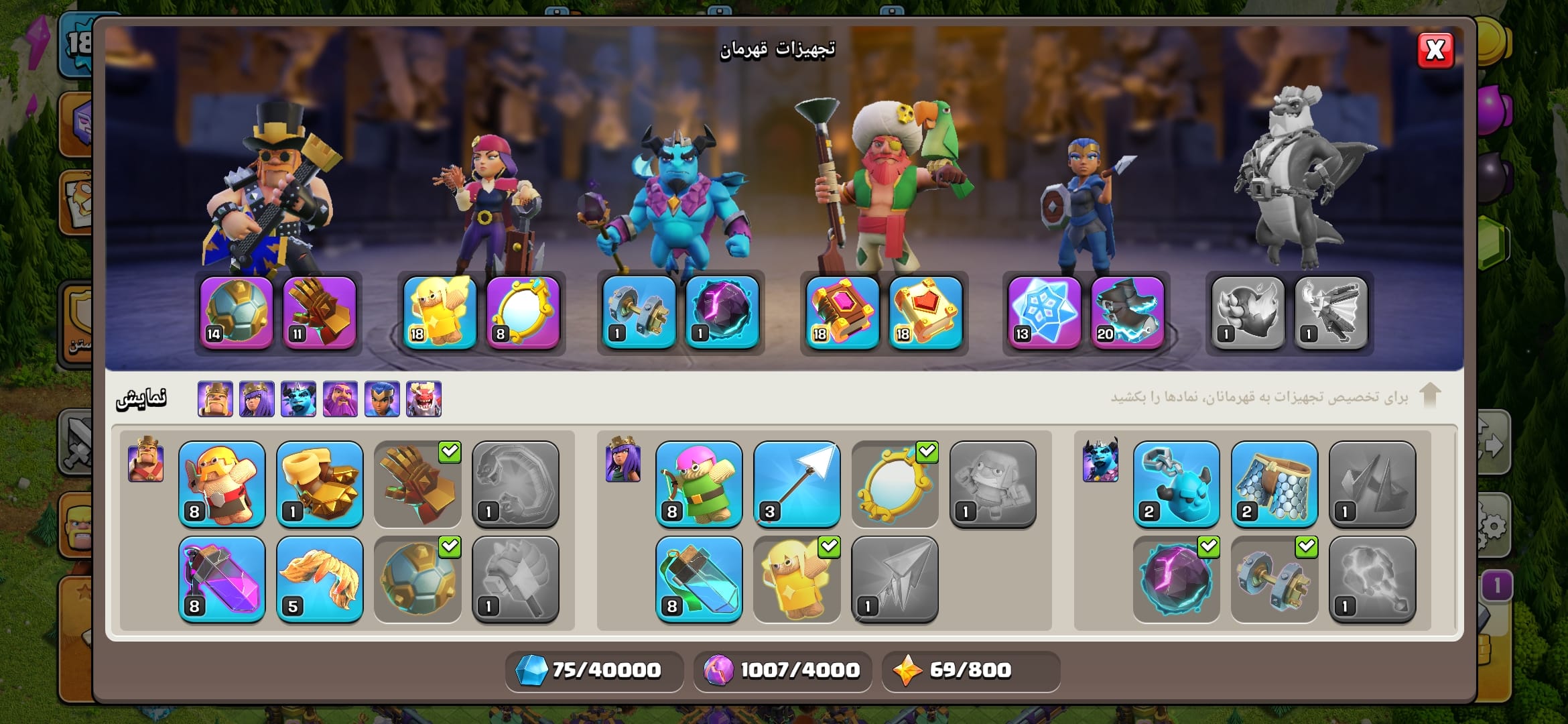The width and height of the screenshot is (1568, 724).
Task: Pick the Archer Puppet equipment
Action: pyautogui.click(x=699, y=483)
